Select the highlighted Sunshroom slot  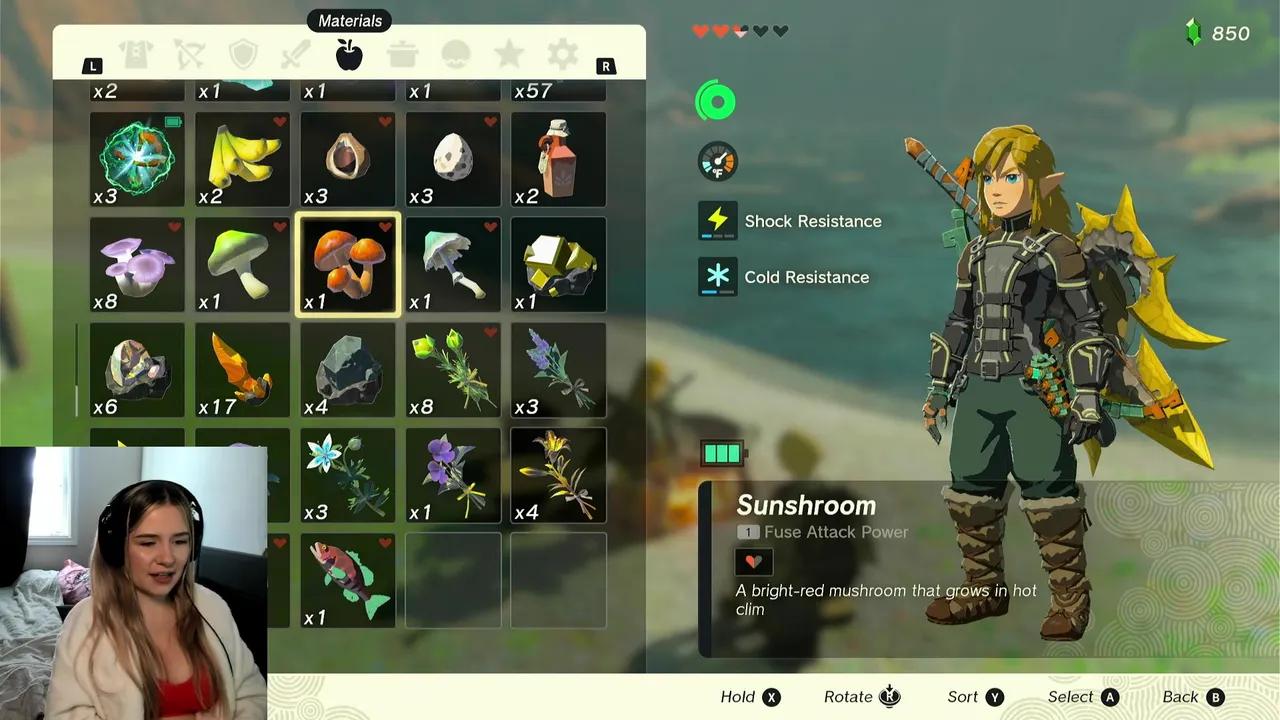[x=348, y=265]
